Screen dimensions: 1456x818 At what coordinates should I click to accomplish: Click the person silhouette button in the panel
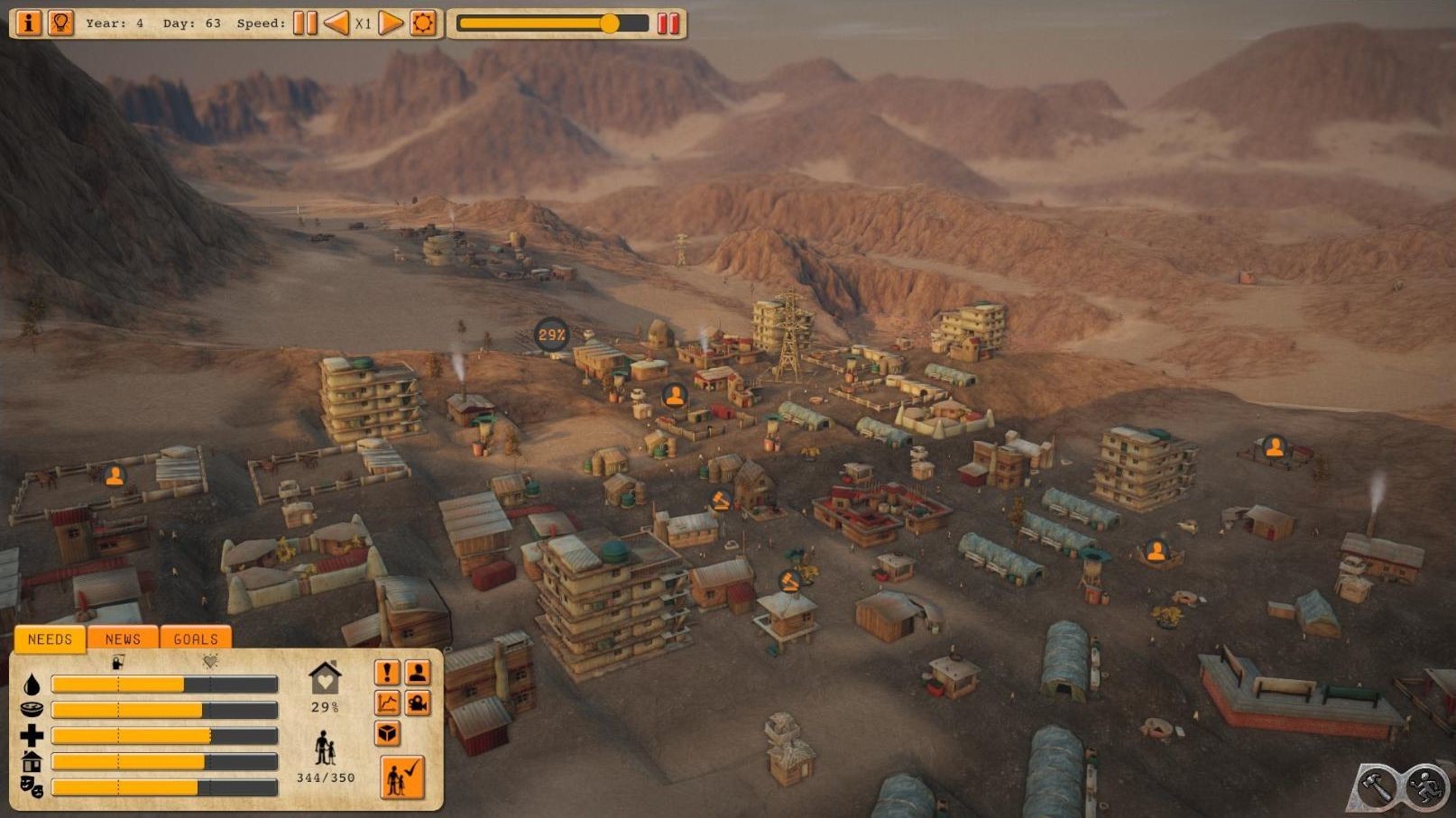pos(418,673)
